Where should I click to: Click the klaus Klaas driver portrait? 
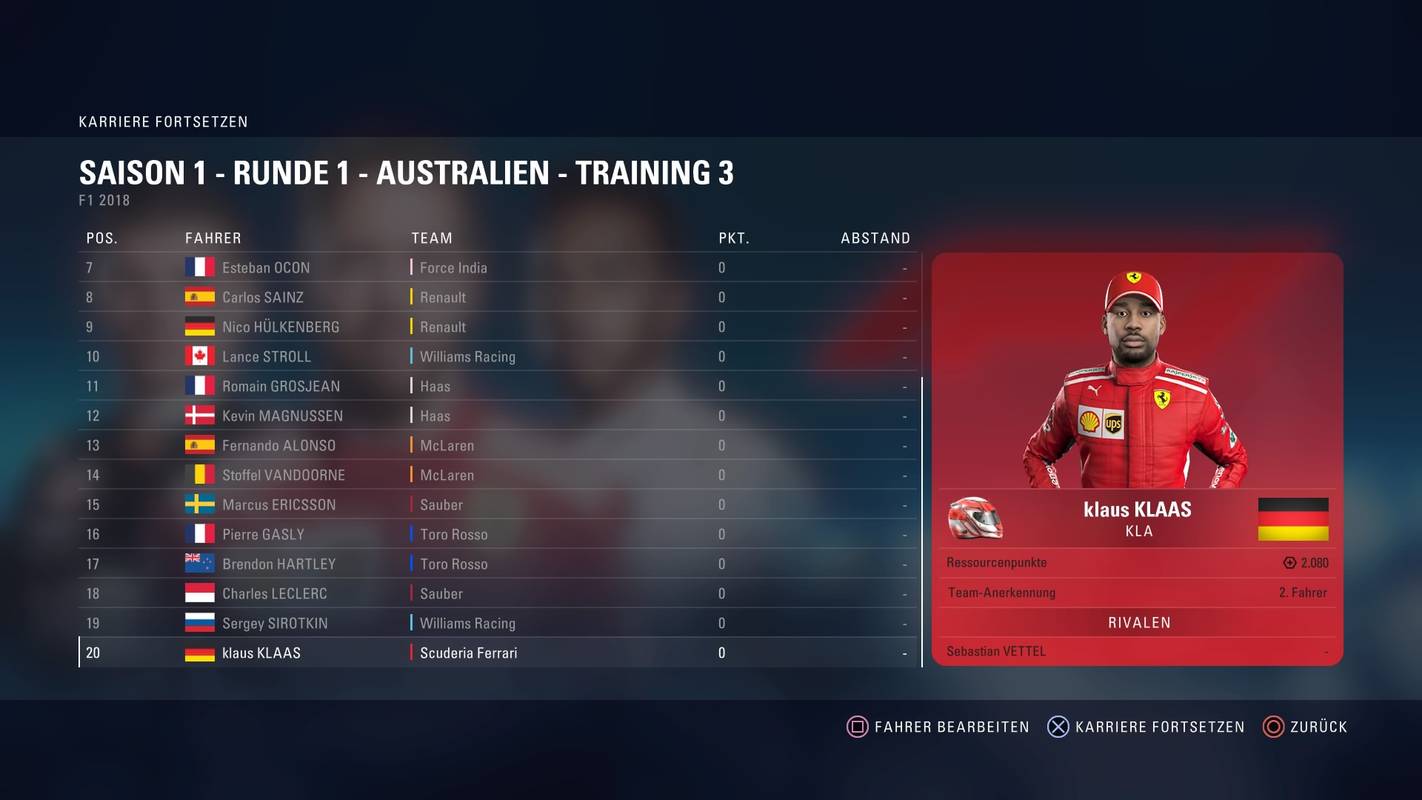tap(1136, 380)
